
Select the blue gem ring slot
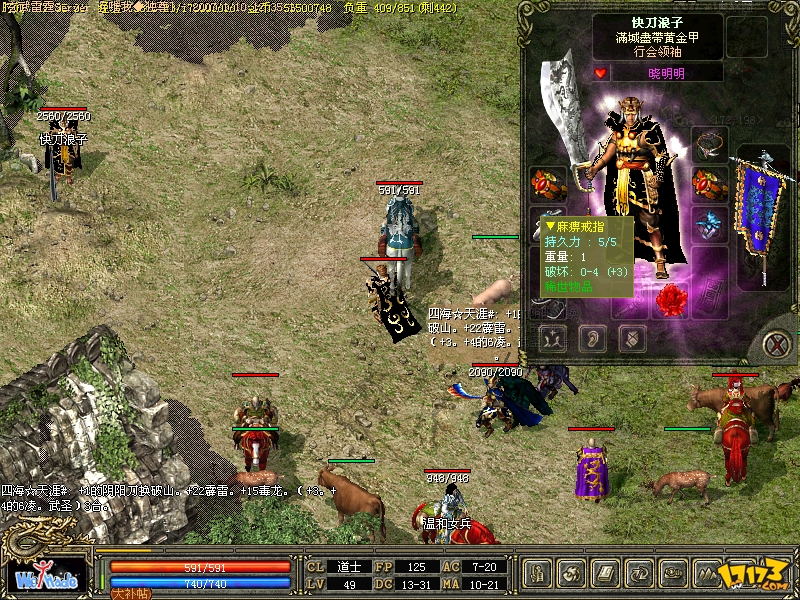(709, 224)
